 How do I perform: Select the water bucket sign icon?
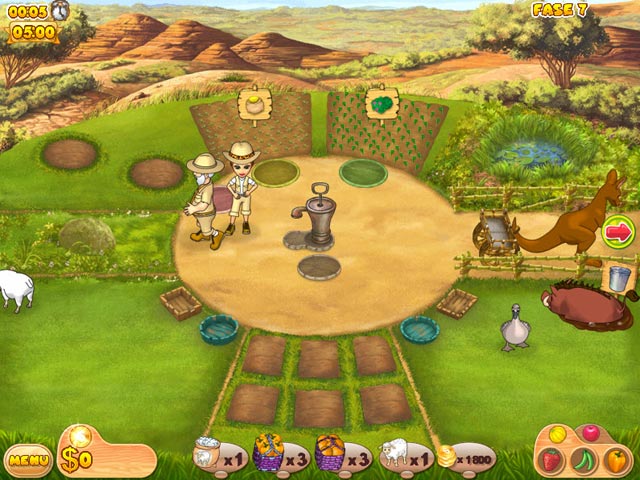(620, 276)
